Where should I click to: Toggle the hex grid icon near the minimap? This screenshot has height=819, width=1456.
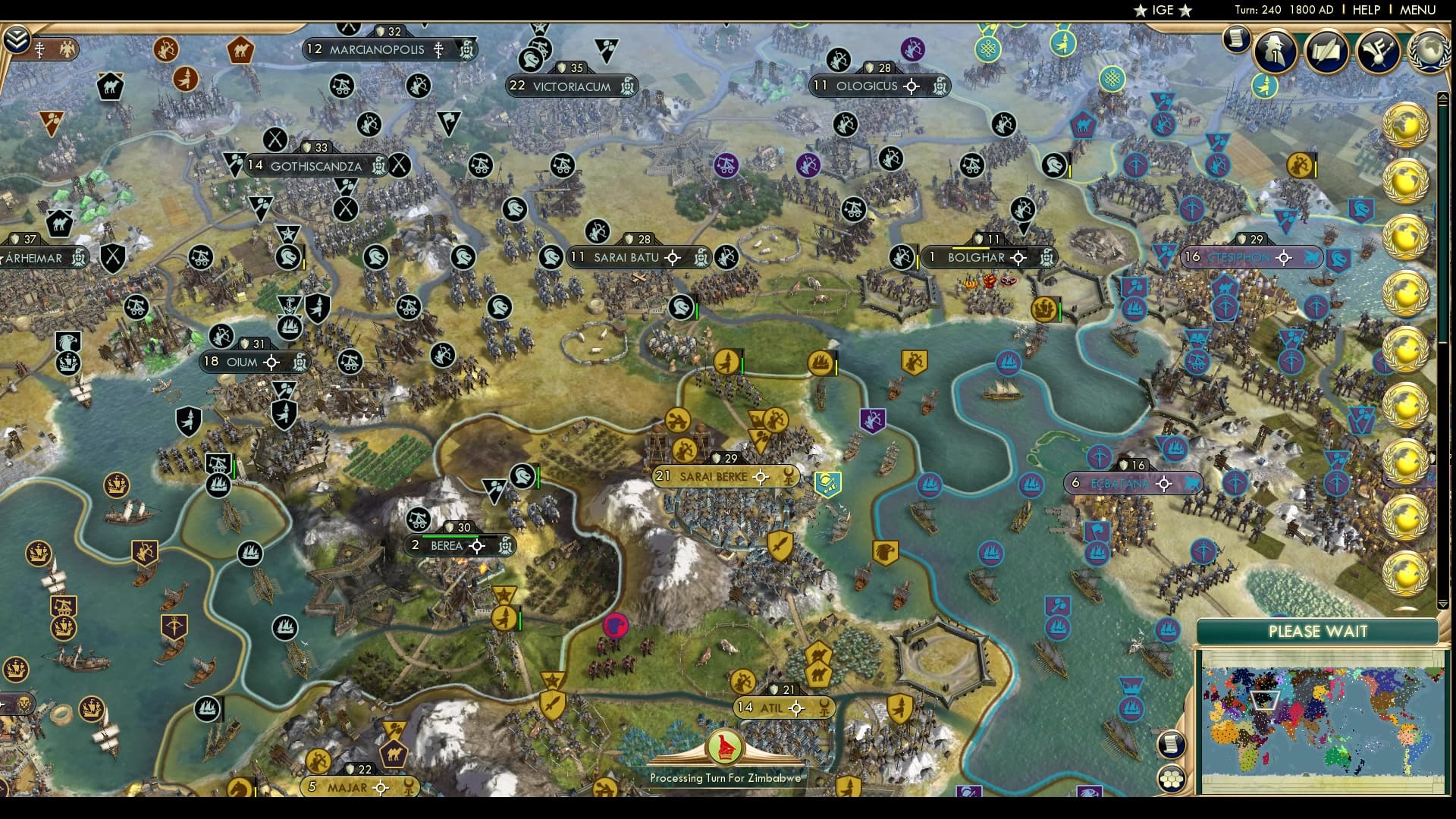click(1172, 778)
